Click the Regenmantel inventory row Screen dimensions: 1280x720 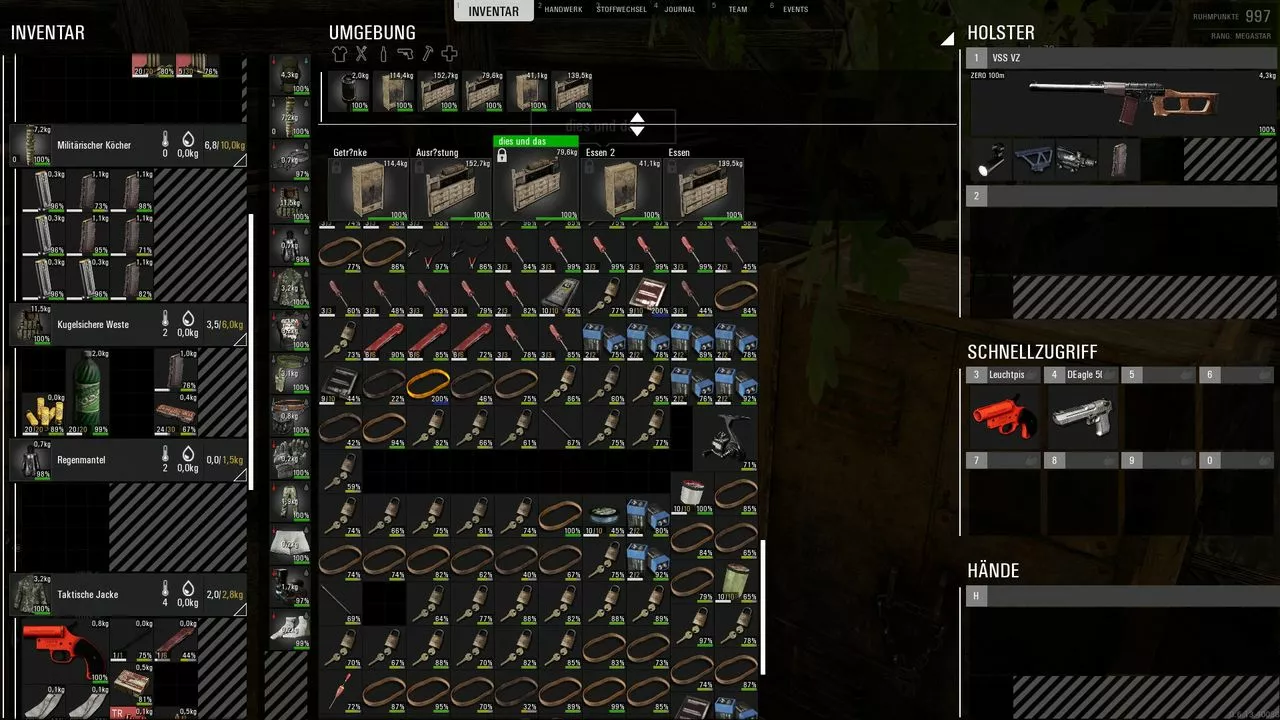click(128, 460)
